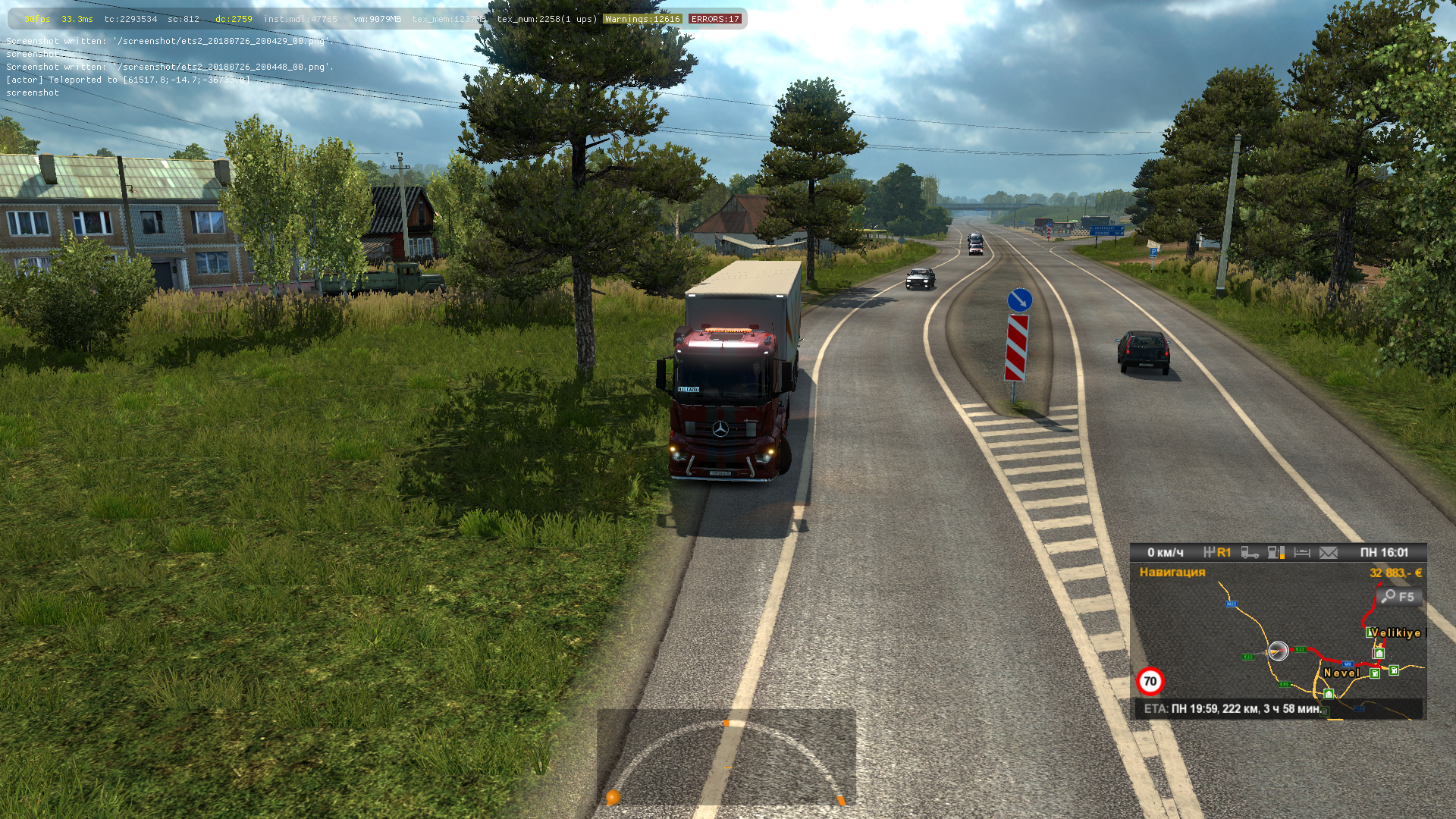Open messages via the envelope icon
Viewport: 1456px width, 819px height.
(x=1329, y=553)
